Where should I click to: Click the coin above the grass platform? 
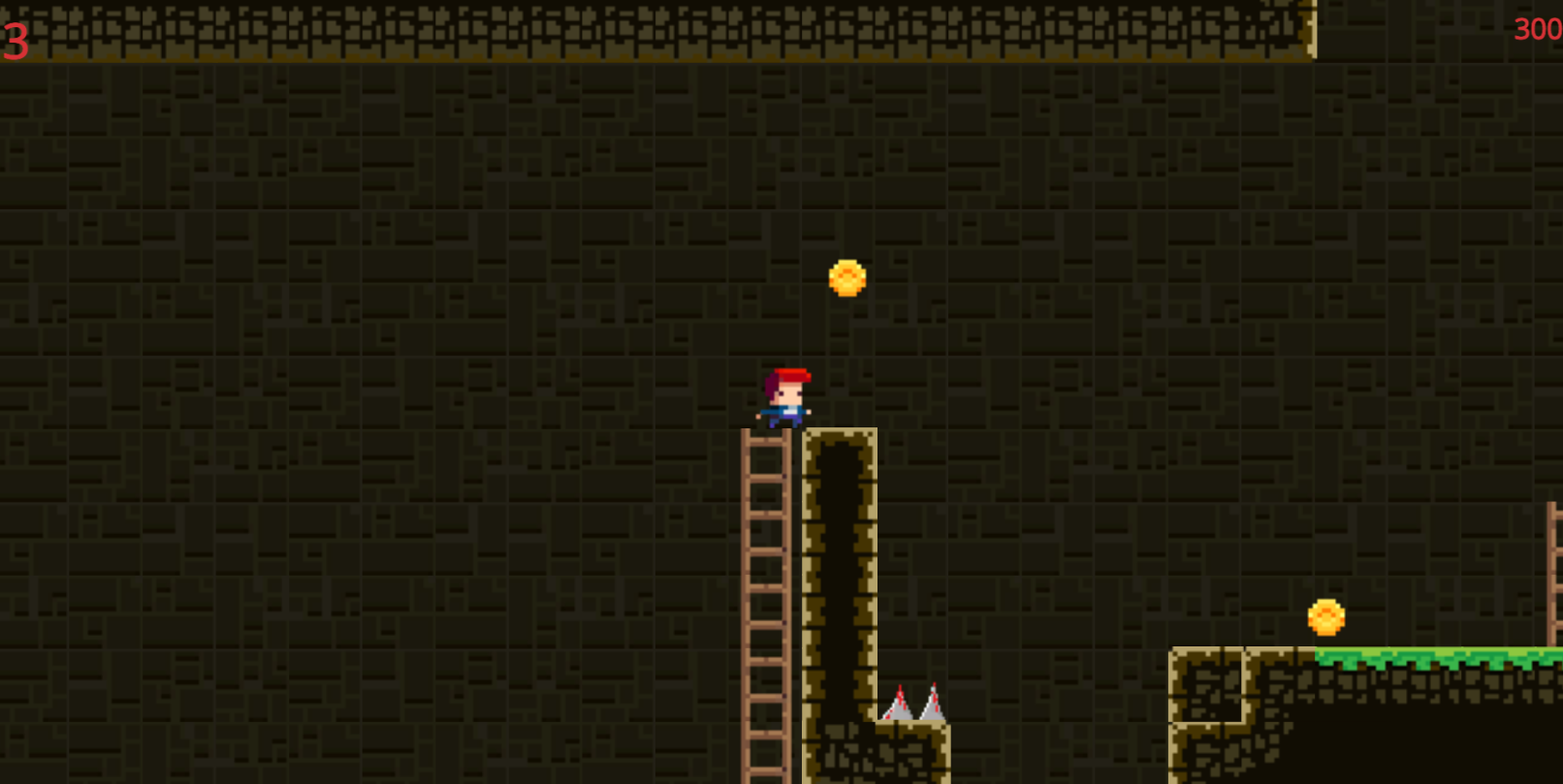pos(1326,616)
